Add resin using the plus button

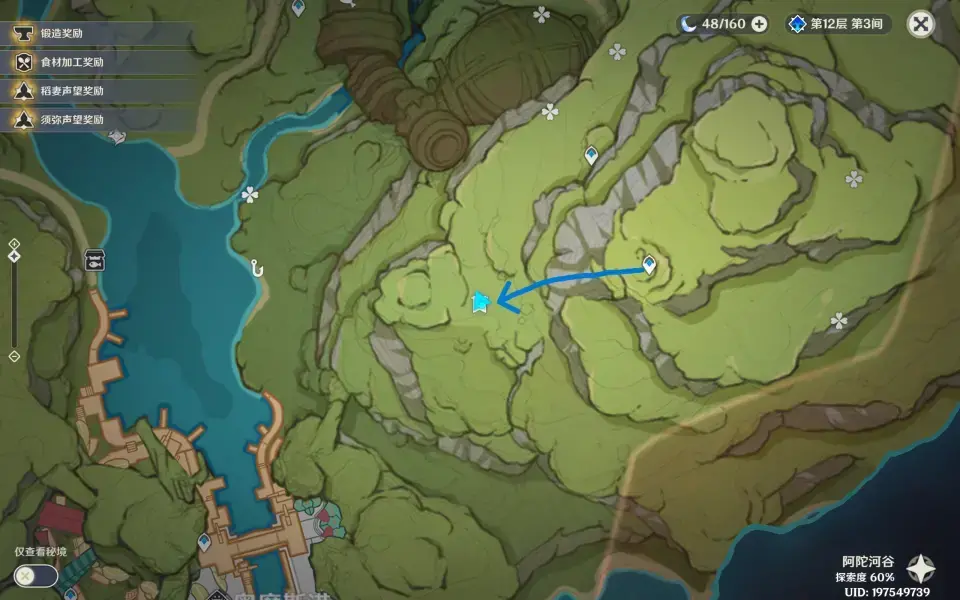coord(760,24)
